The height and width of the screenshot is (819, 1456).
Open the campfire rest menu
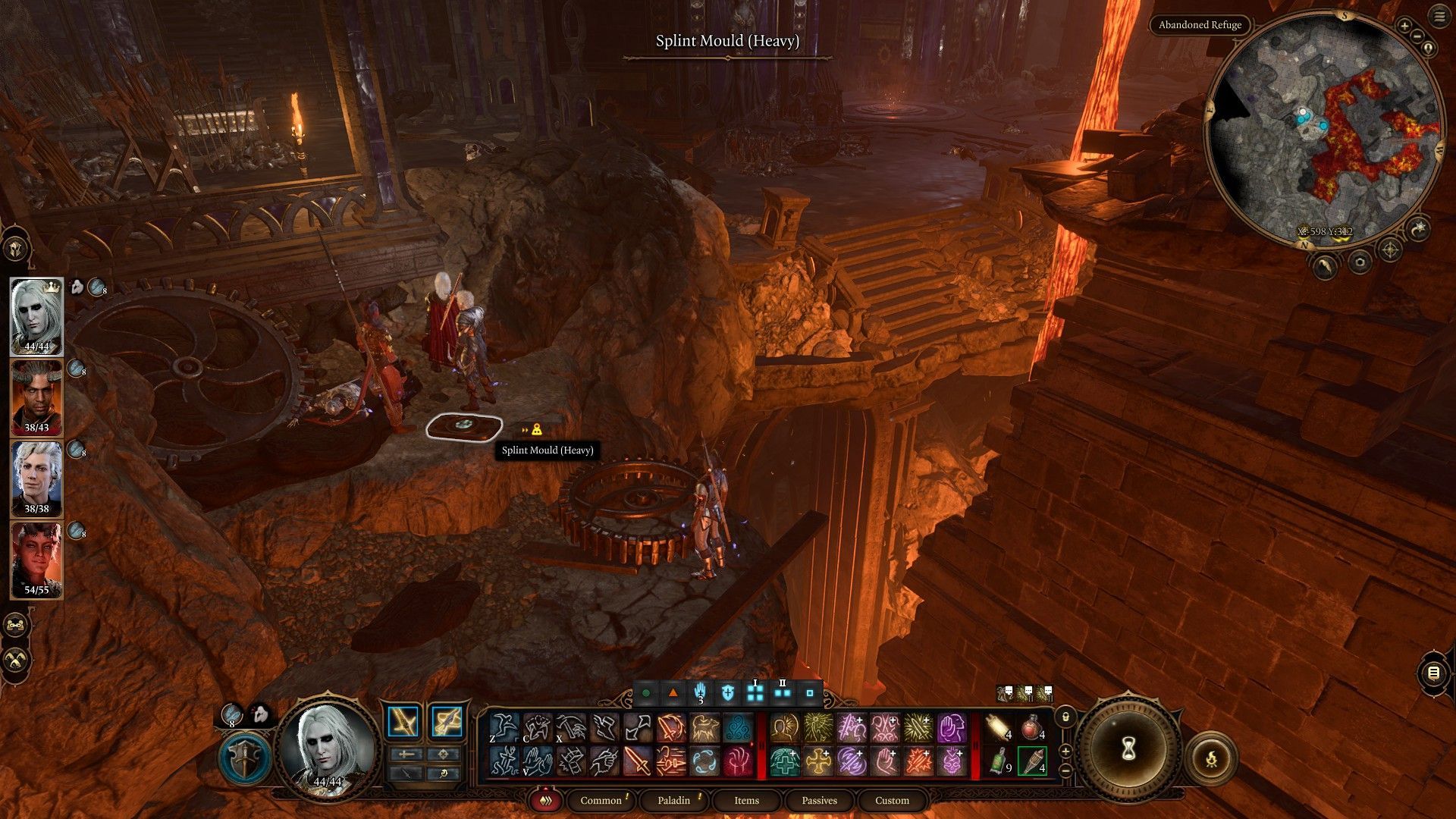coord(1211,758)
